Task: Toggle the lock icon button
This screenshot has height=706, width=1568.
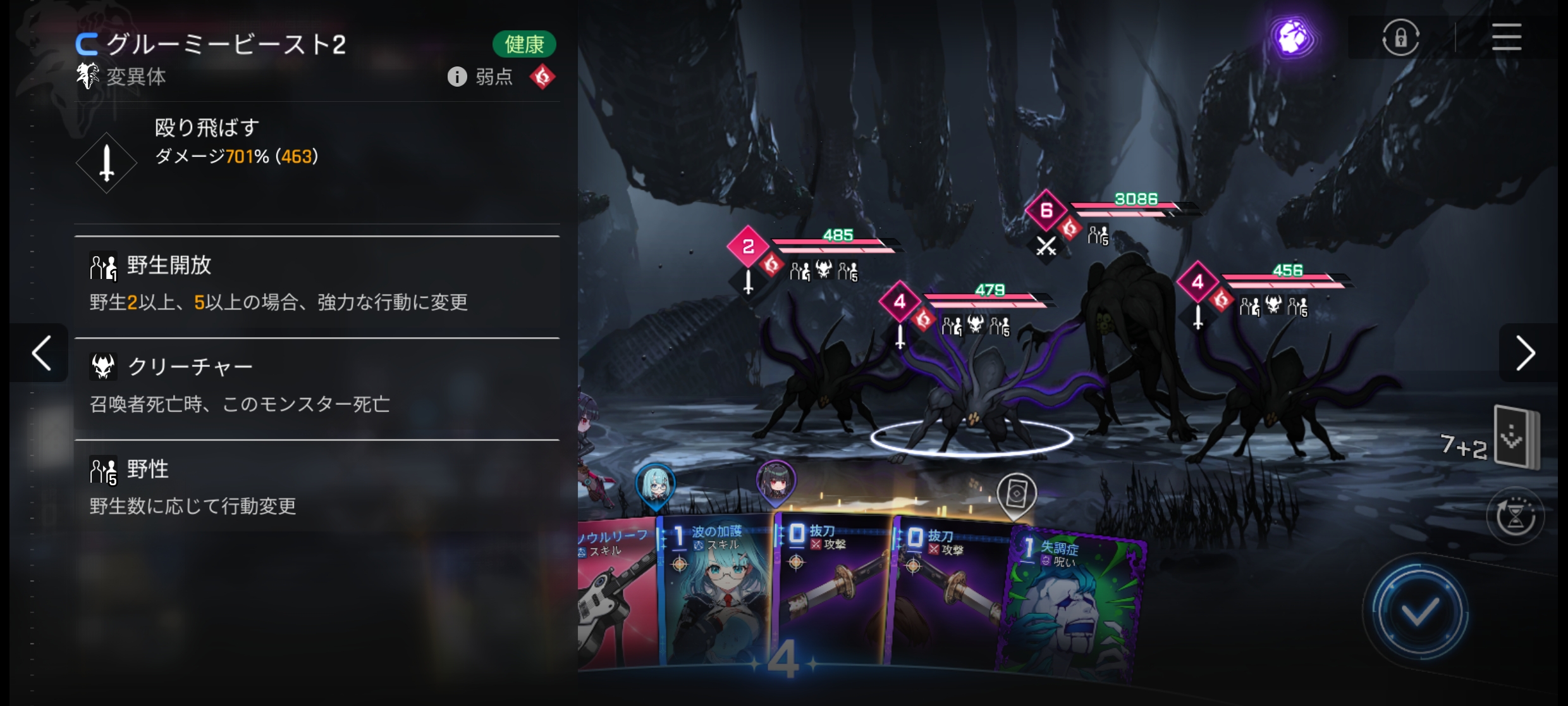Action: (1400, 37)
